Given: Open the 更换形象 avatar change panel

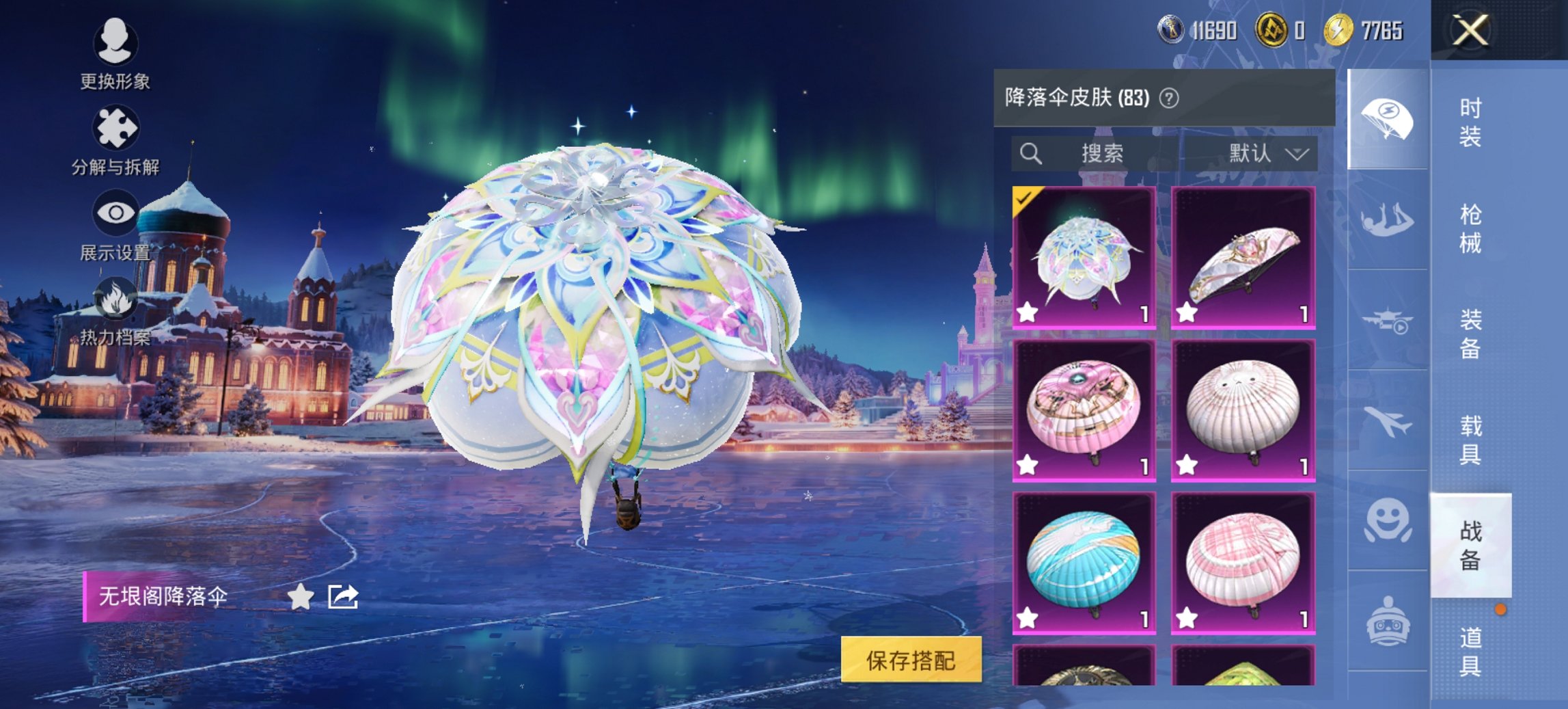Looking at the screenshot, I should tap(117, 43).
